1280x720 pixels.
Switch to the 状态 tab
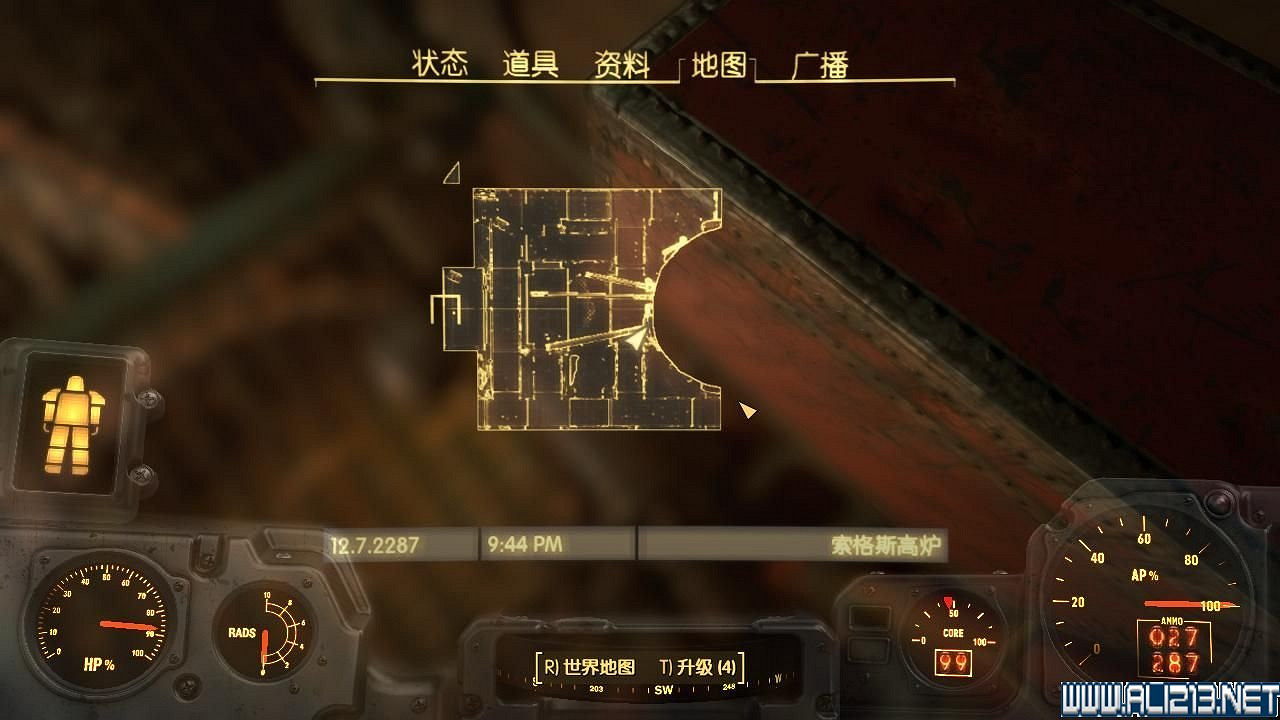[439, 62]
